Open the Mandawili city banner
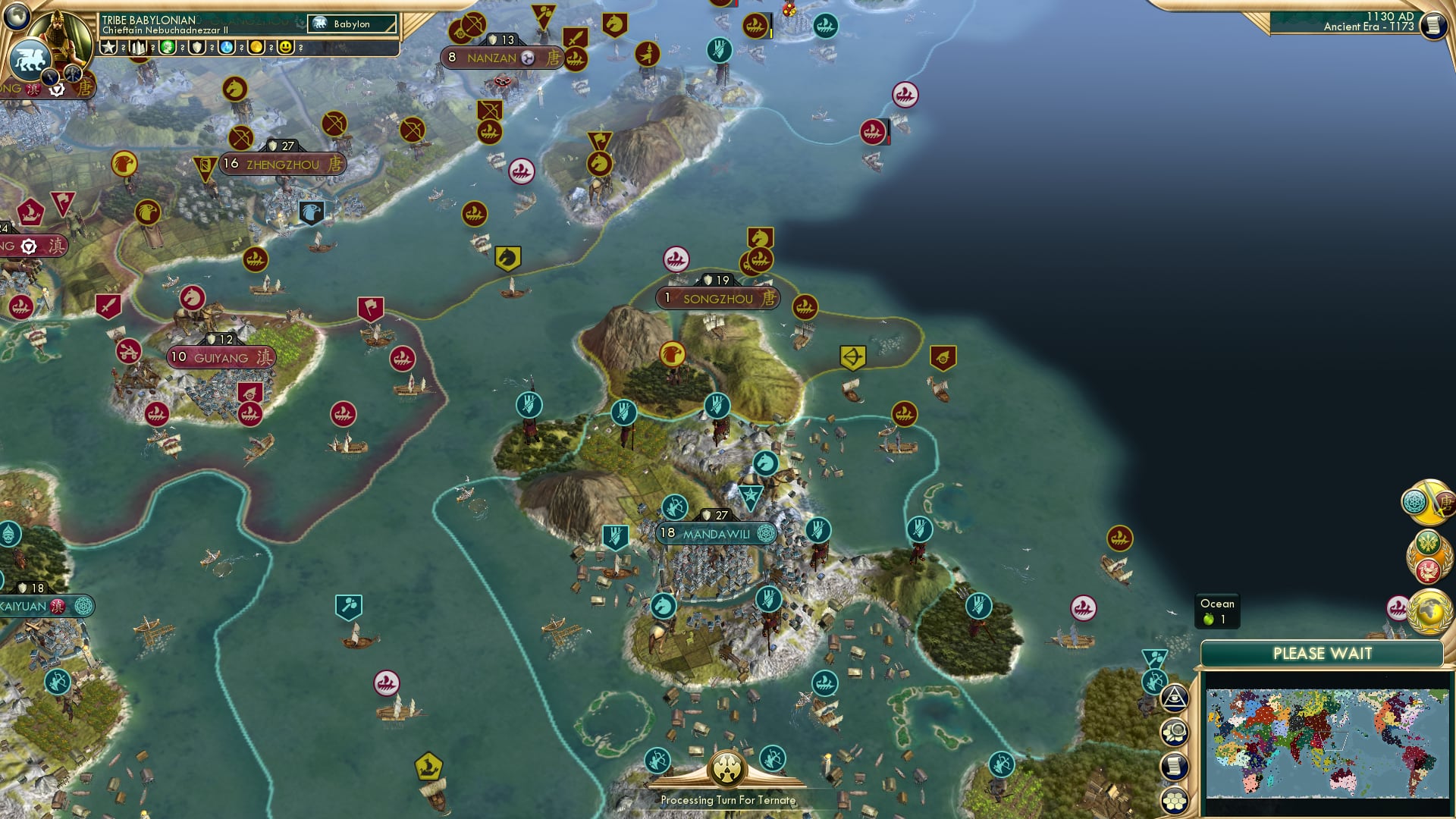Image resolution: width=1456 pixels, height=819 pixels. pos(716,533)
